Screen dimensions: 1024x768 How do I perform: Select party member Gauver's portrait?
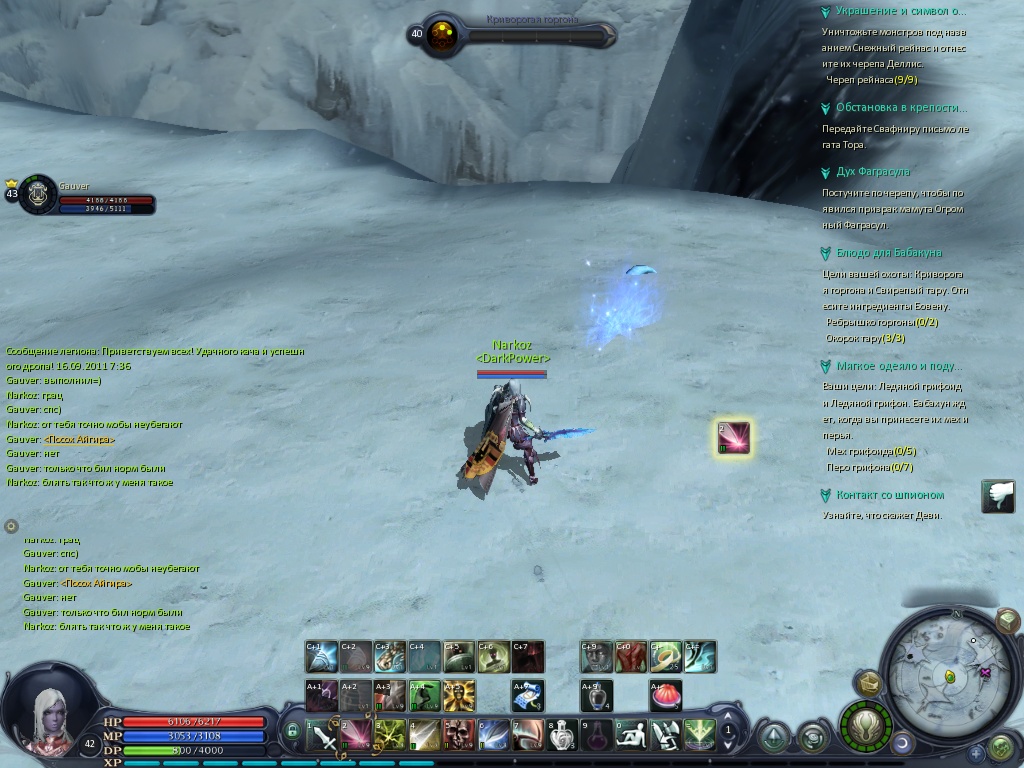(x=38, y=194)
